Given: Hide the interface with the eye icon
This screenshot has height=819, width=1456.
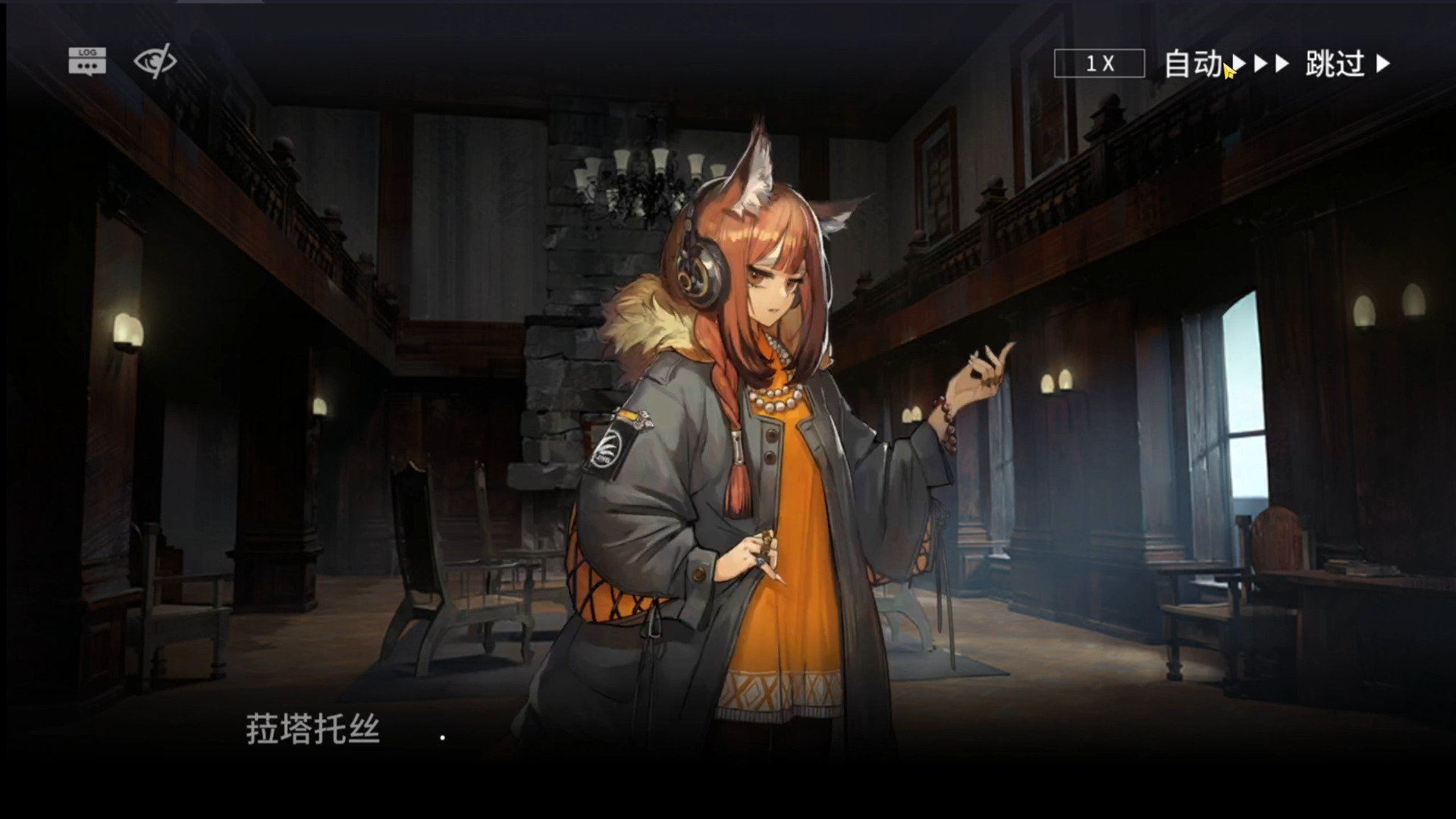Looking at the screenshot, I should pyautogui.click(x=155, y=61).
